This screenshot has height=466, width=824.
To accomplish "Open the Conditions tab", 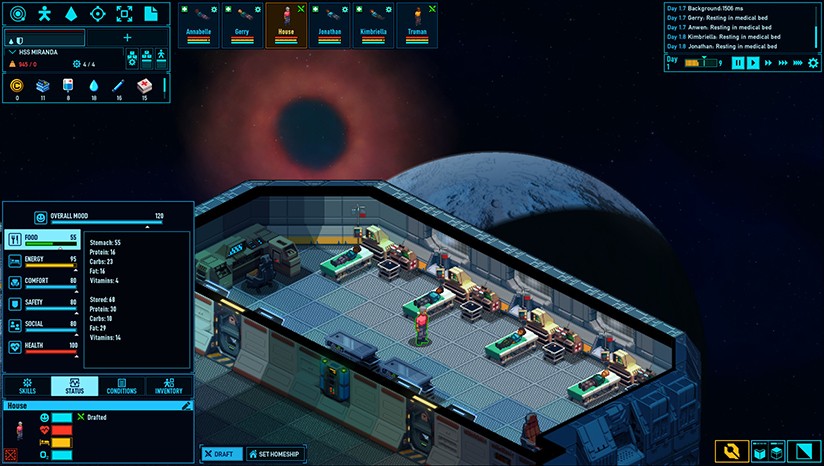I will pyautogui.click(x=121, y=386).
